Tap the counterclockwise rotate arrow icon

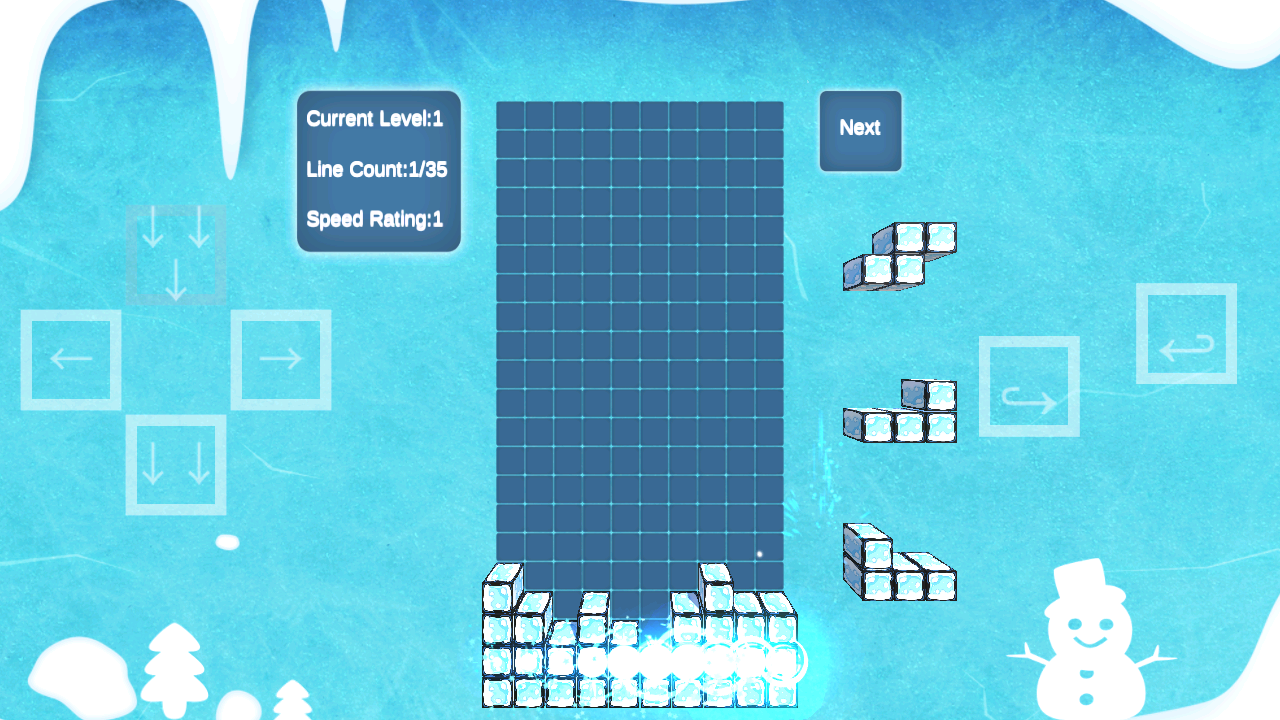(1186, 335)
